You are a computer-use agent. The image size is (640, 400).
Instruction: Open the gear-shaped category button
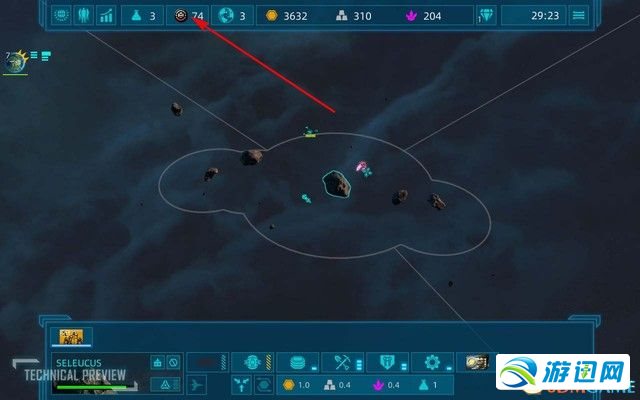[x=432, y=362]
